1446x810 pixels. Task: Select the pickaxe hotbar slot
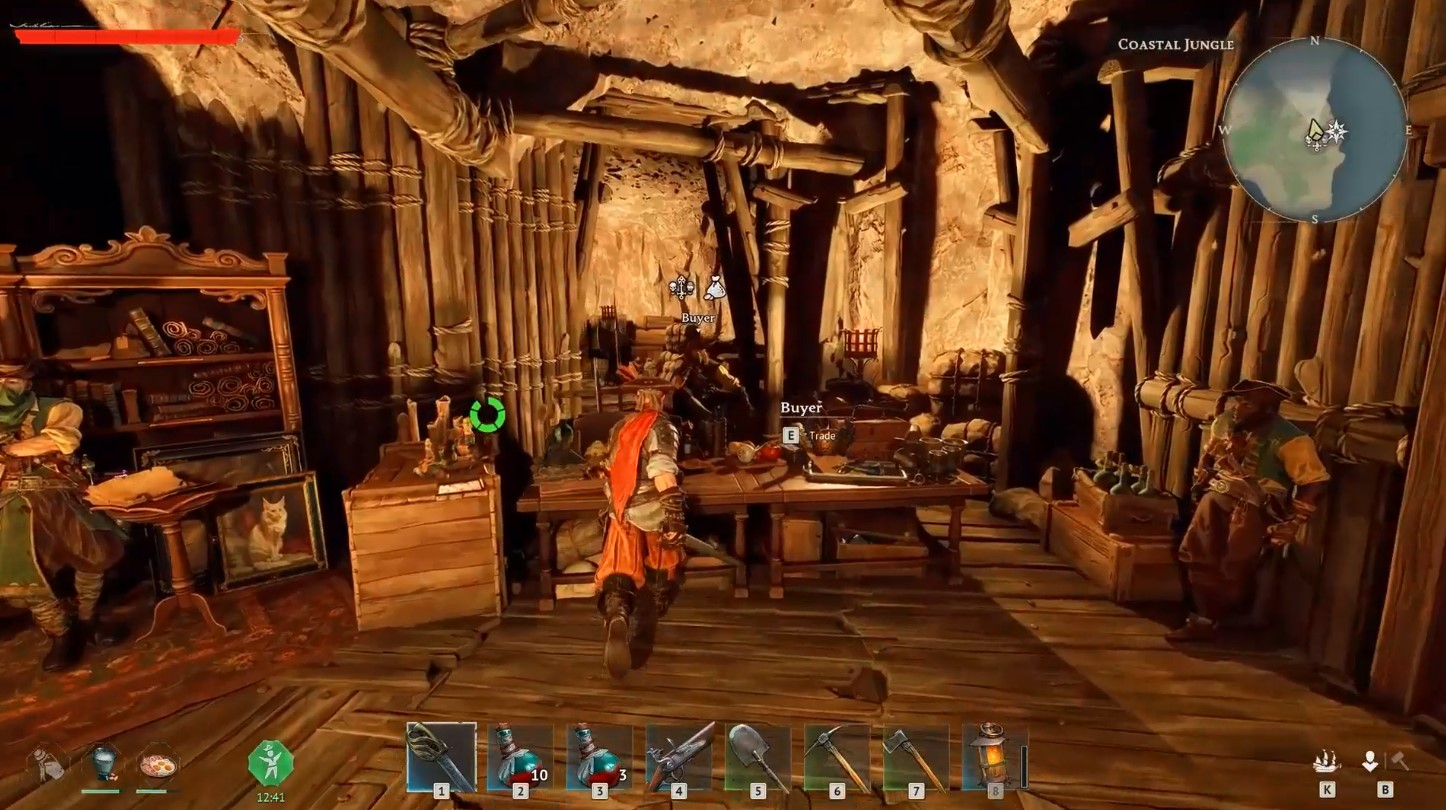coord(837,757)
